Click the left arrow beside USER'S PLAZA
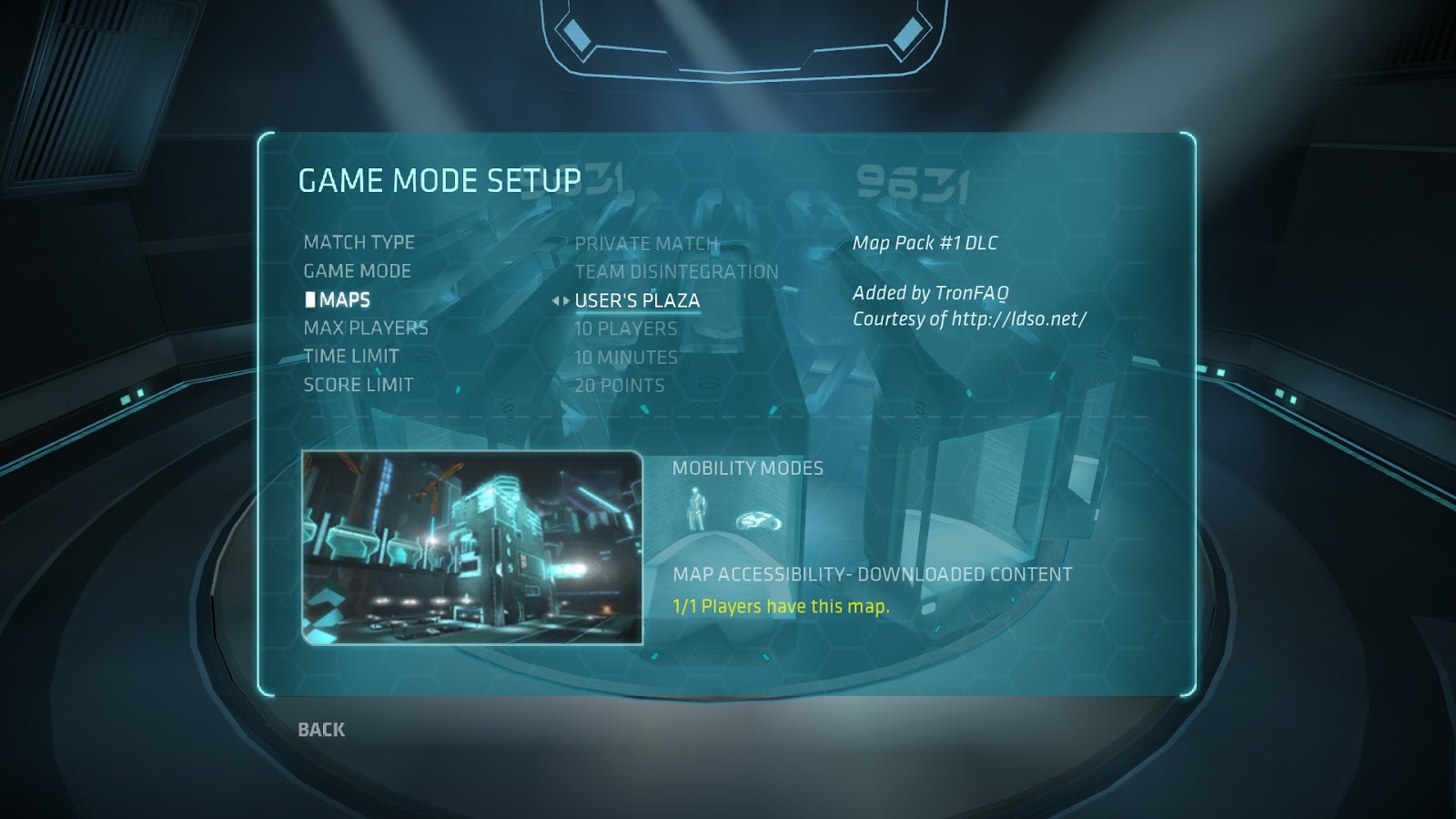The height and width of the screenshot is (819, 1456). pyautogui.click(x=555, y=298)
